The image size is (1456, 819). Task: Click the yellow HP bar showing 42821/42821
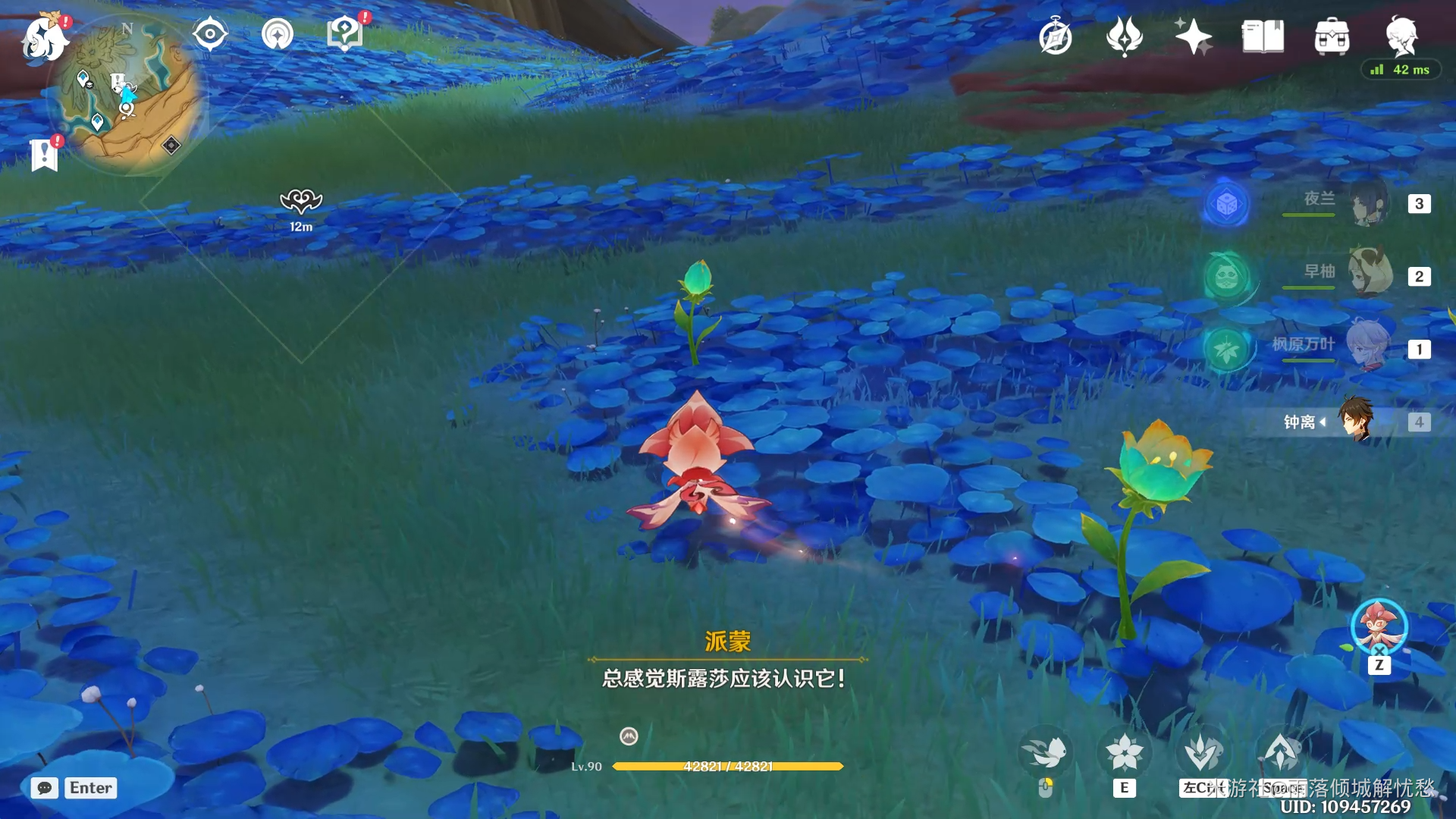pos(728,766)
